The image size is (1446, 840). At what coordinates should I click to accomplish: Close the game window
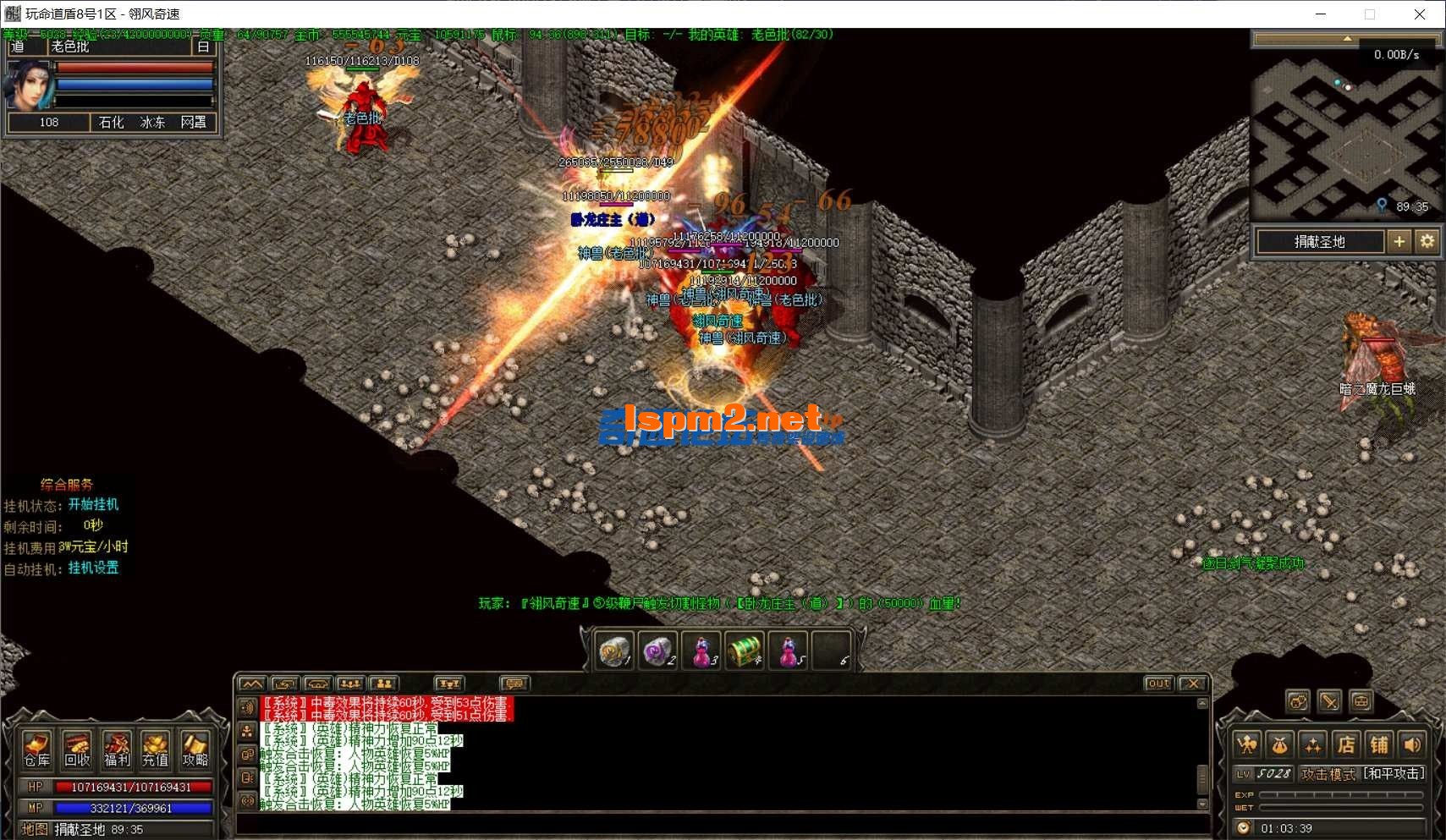1420,14
